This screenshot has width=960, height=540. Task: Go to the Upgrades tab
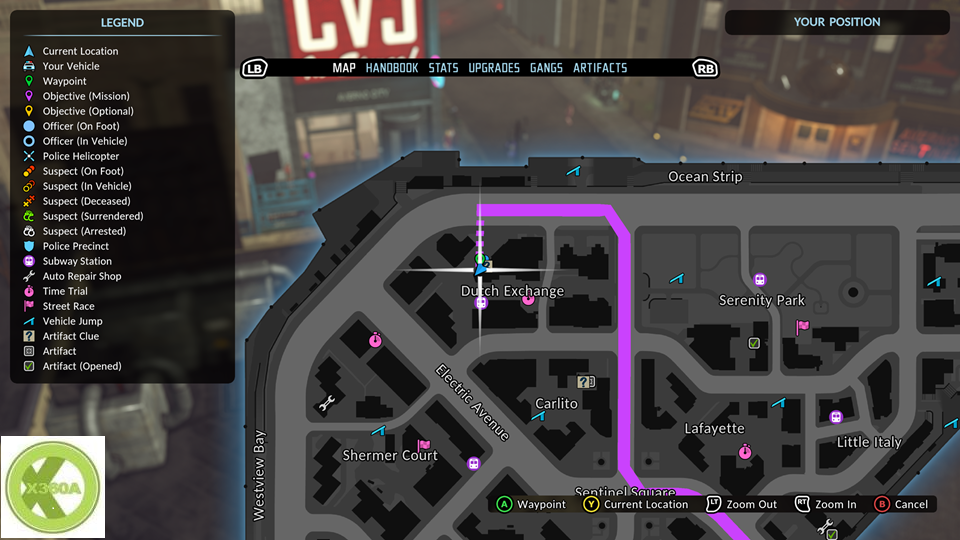494,68
